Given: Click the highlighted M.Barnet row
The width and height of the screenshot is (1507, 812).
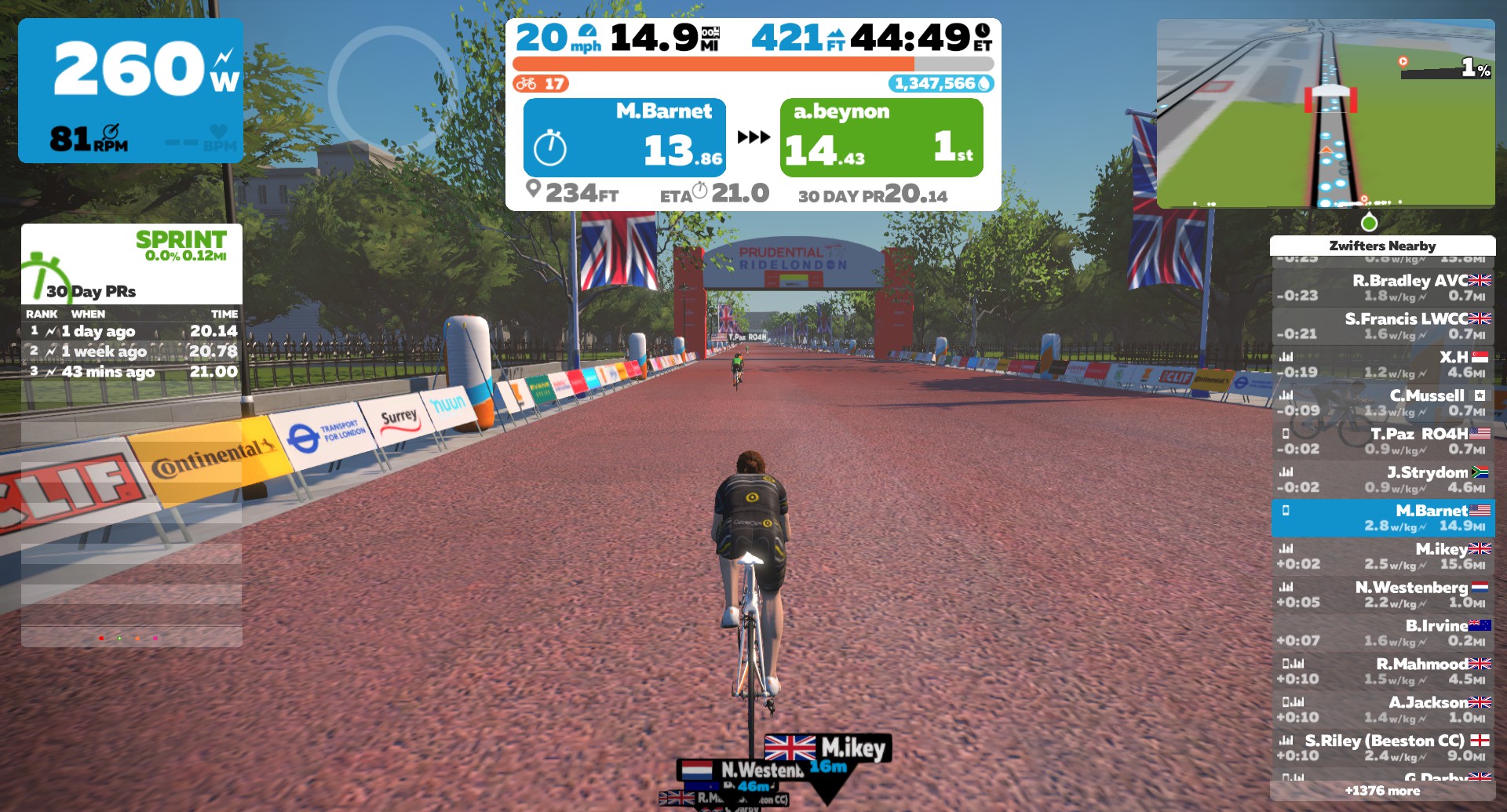Looking at the screenshot, I should [1383, 519].
